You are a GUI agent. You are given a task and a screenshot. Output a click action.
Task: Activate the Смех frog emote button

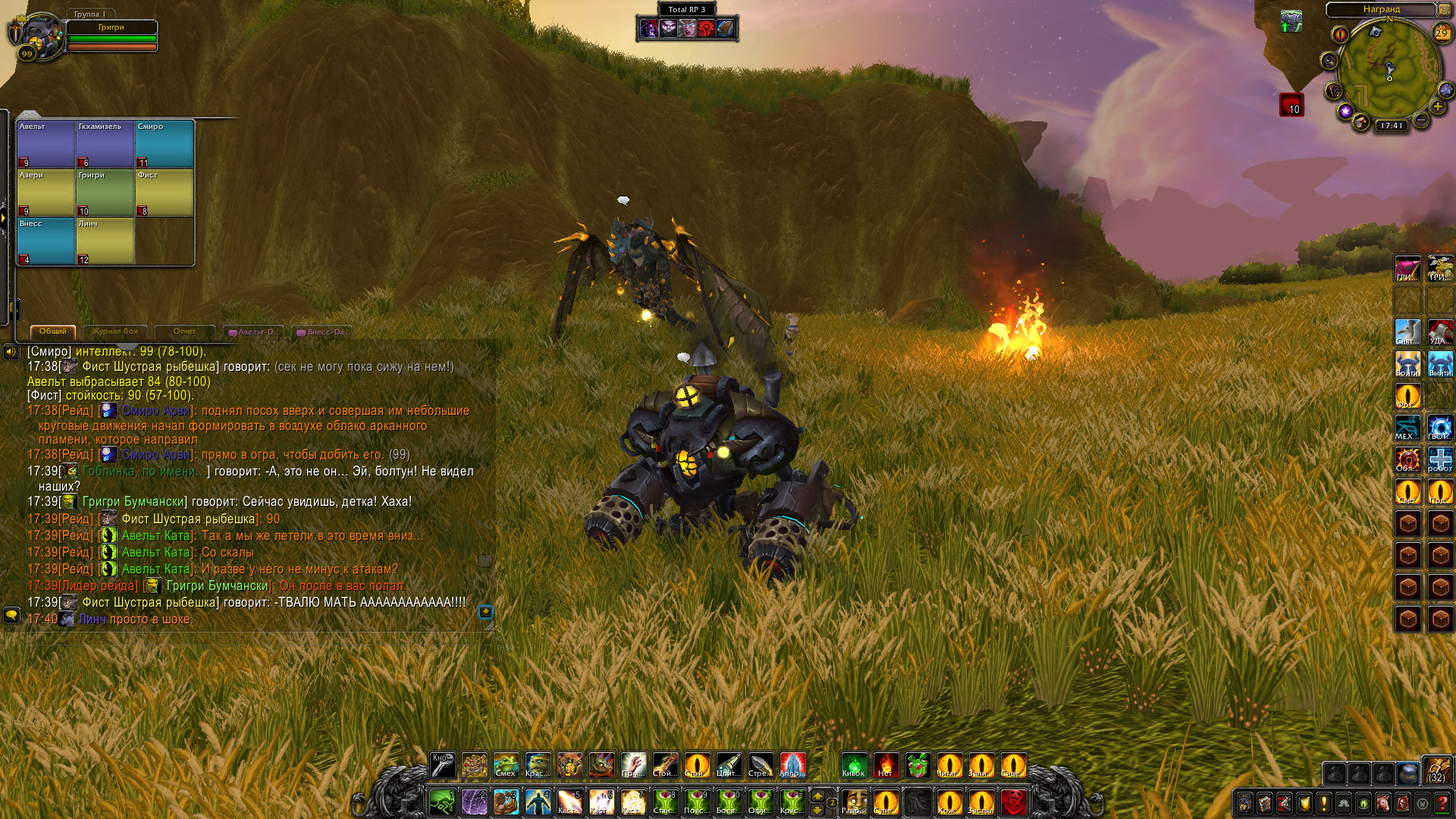click(506, 764)
